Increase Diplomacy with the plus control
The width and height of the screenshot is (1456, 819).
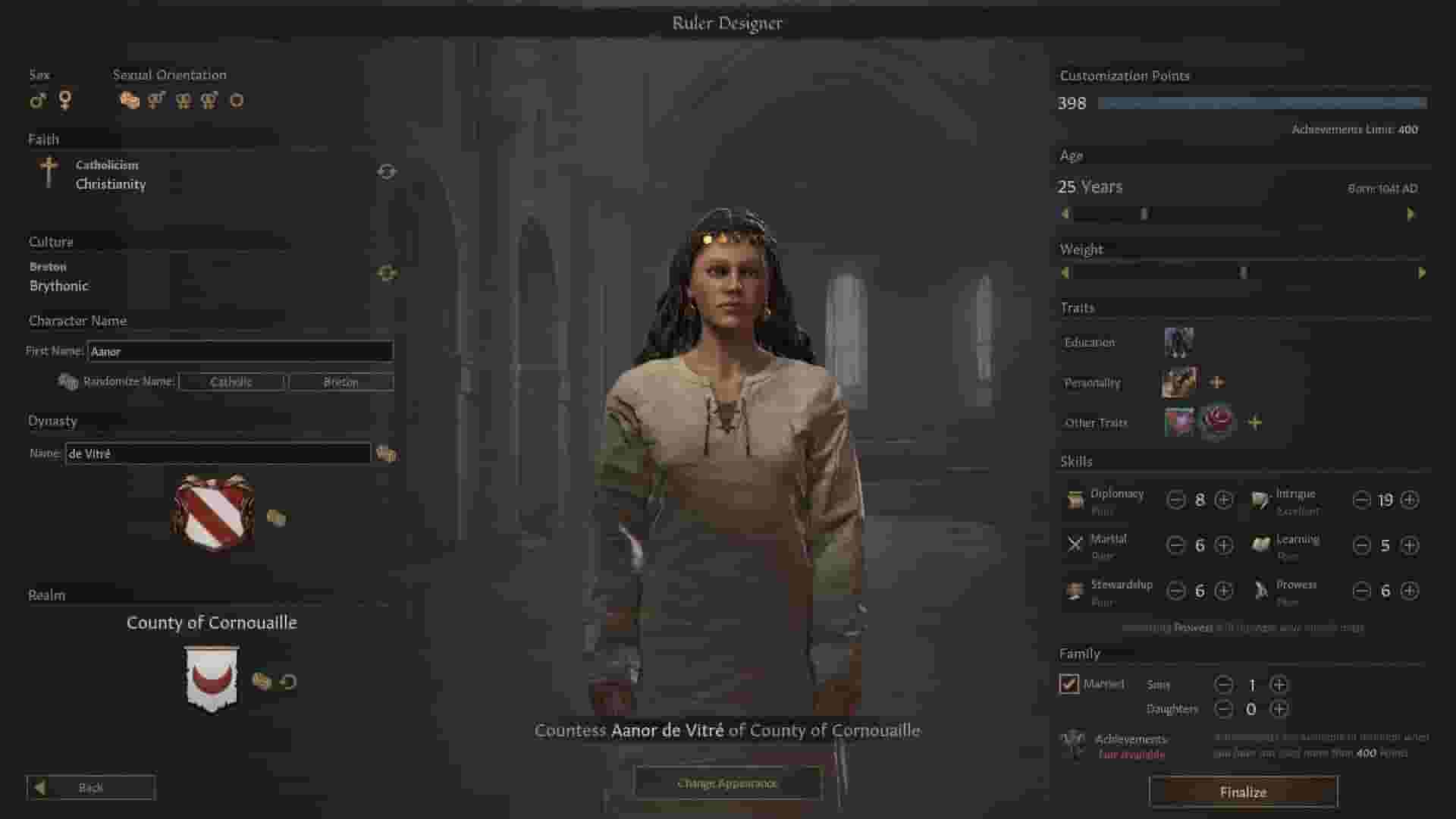(1223, 500)
